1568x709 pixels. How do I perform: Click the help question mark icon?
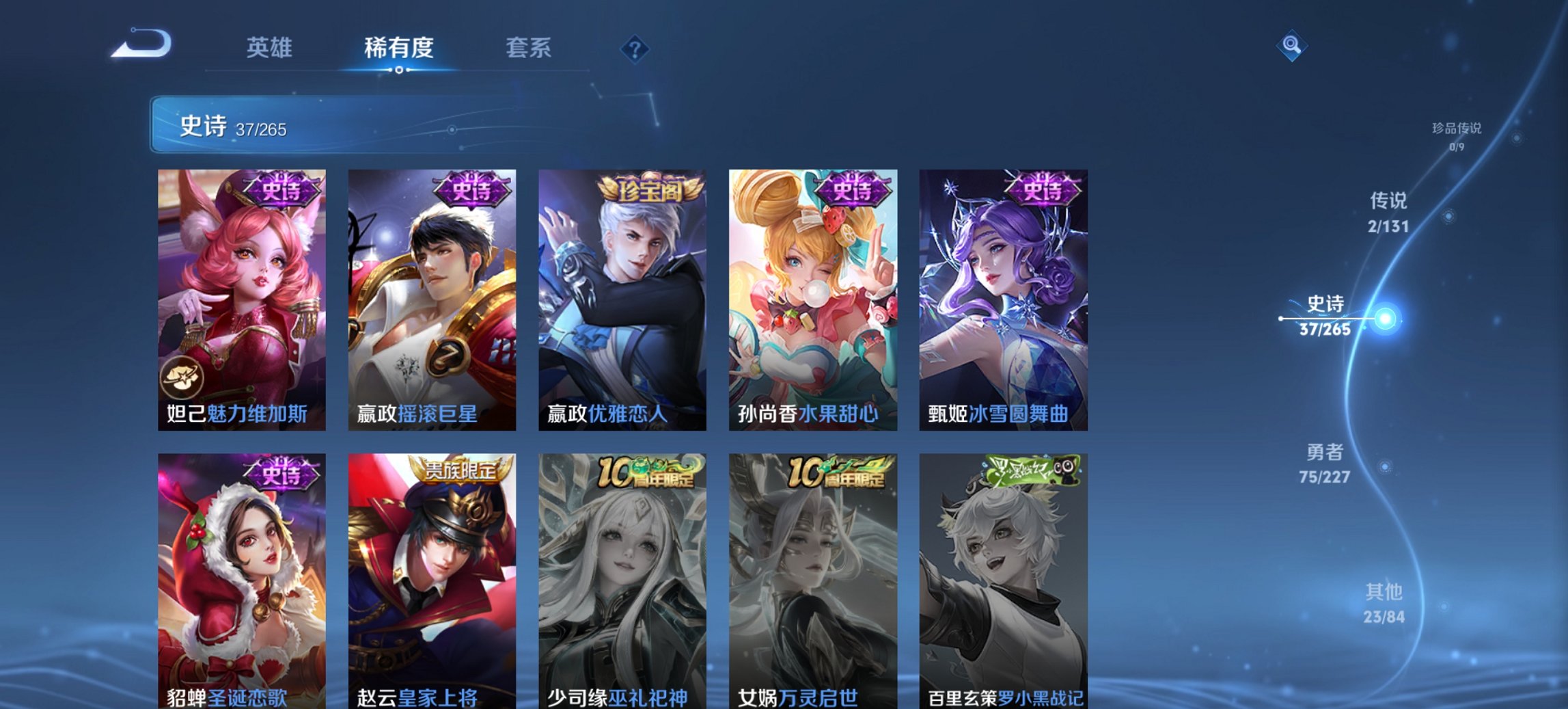coord(635,48)
